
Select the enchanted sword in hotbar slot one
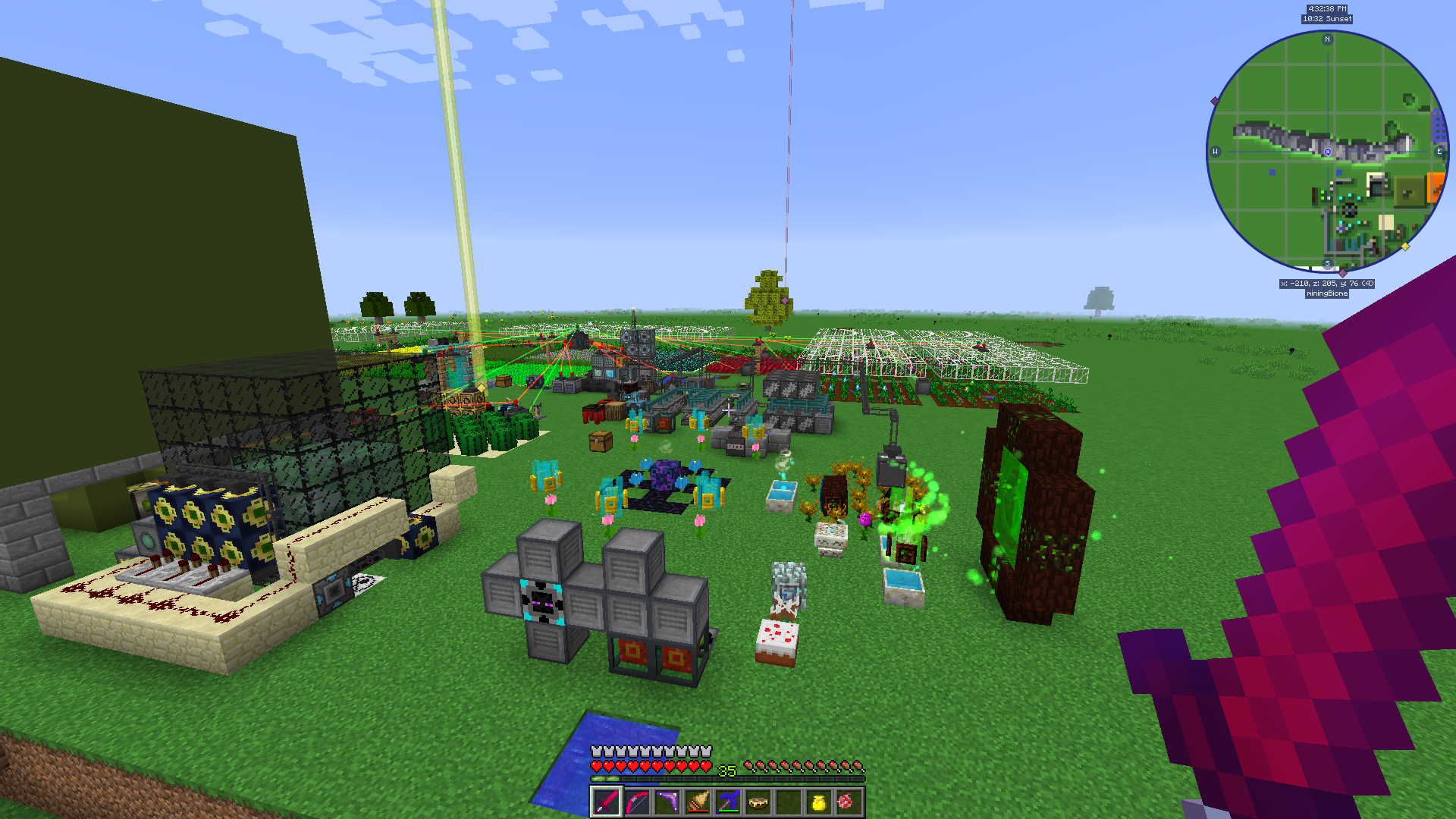(607, 802)
